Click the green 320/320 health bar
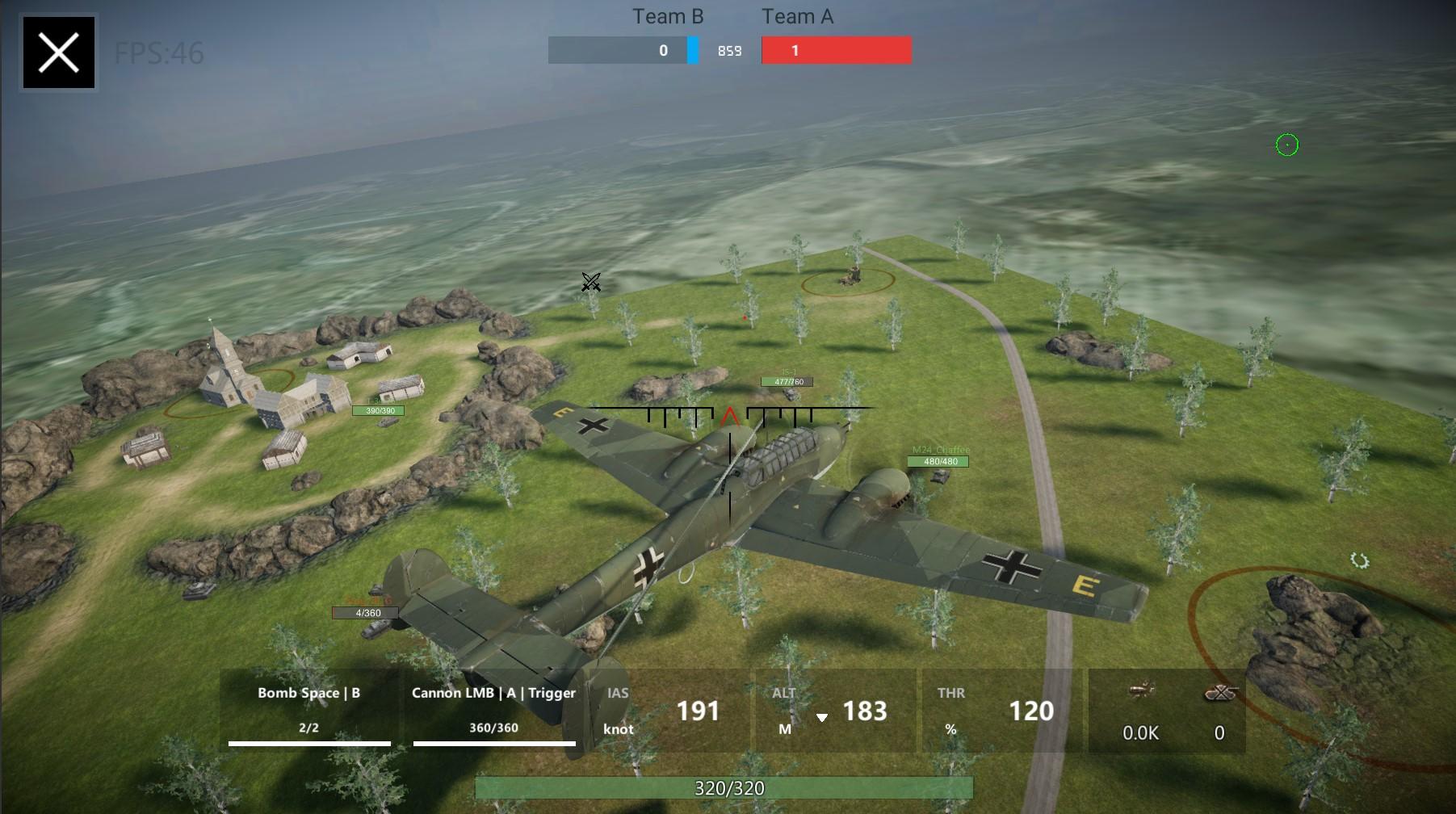The image size is (1456, 814). click(x=727, y=788)
